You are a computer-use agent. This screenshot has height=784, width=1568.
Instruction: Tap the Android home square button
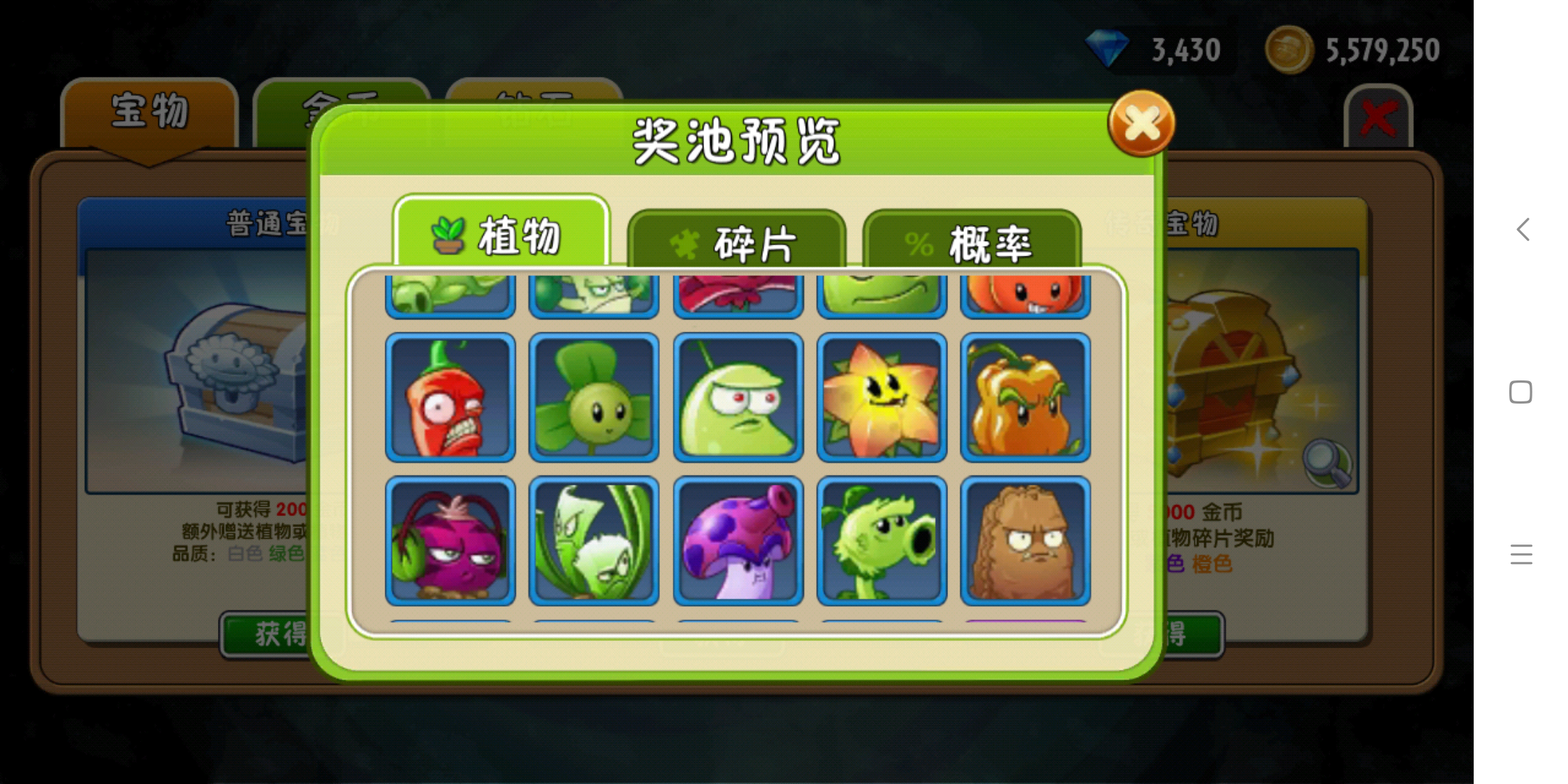pos(1521,392)
